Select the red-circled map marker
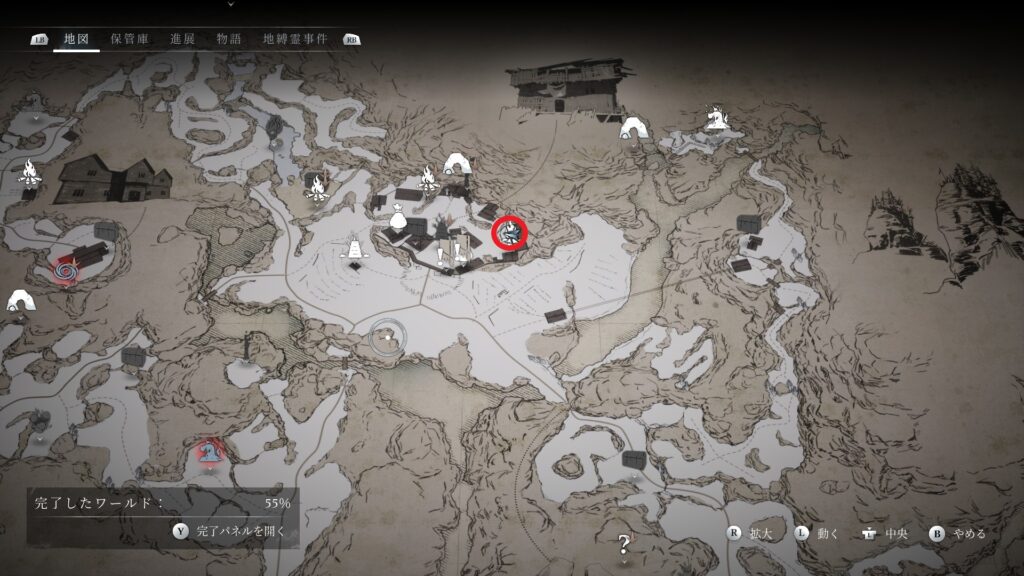 pos(511,234)
